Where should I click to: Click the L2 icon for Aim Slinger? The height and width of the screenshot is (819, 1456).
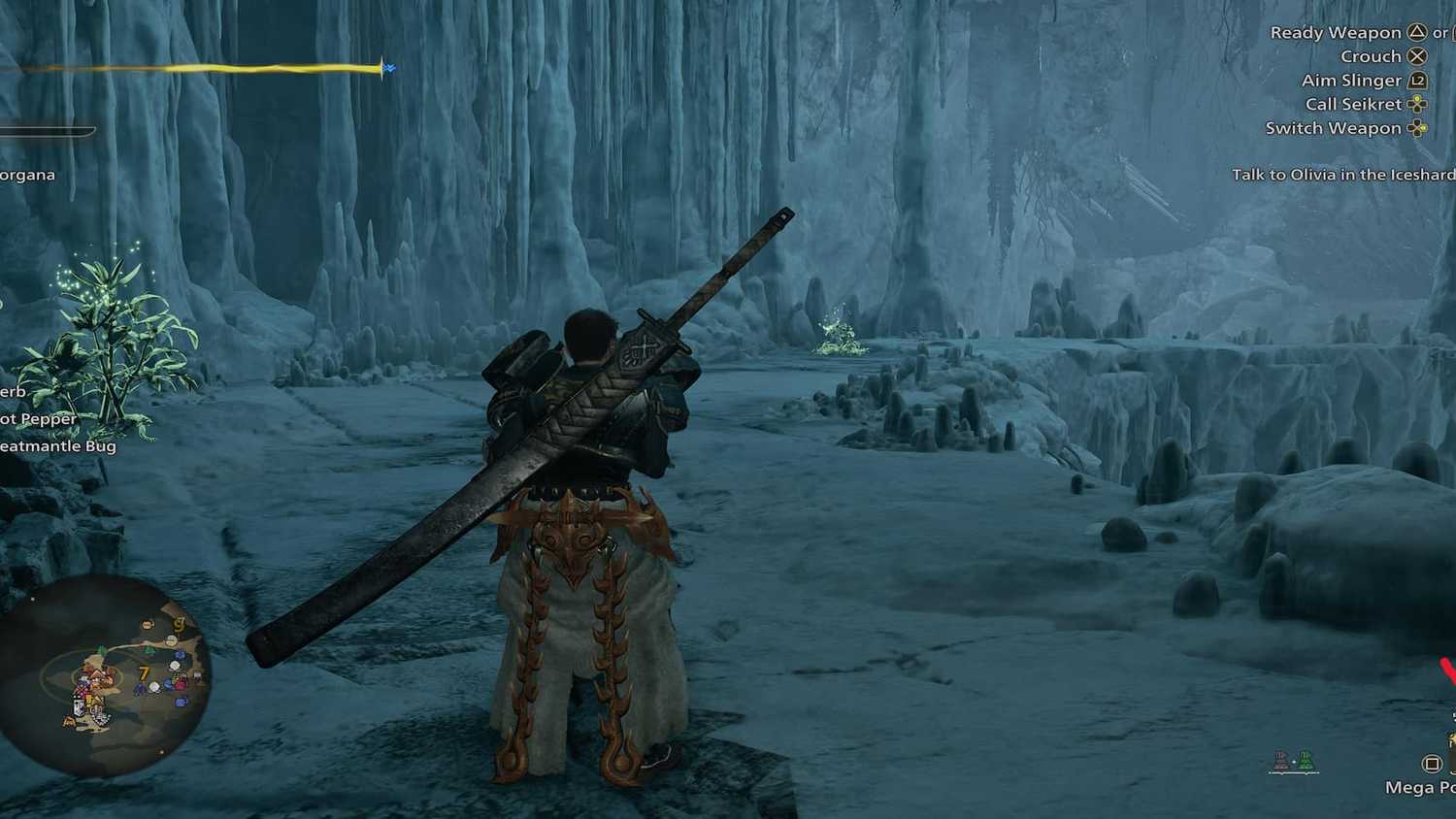[x=1418, y=81]
